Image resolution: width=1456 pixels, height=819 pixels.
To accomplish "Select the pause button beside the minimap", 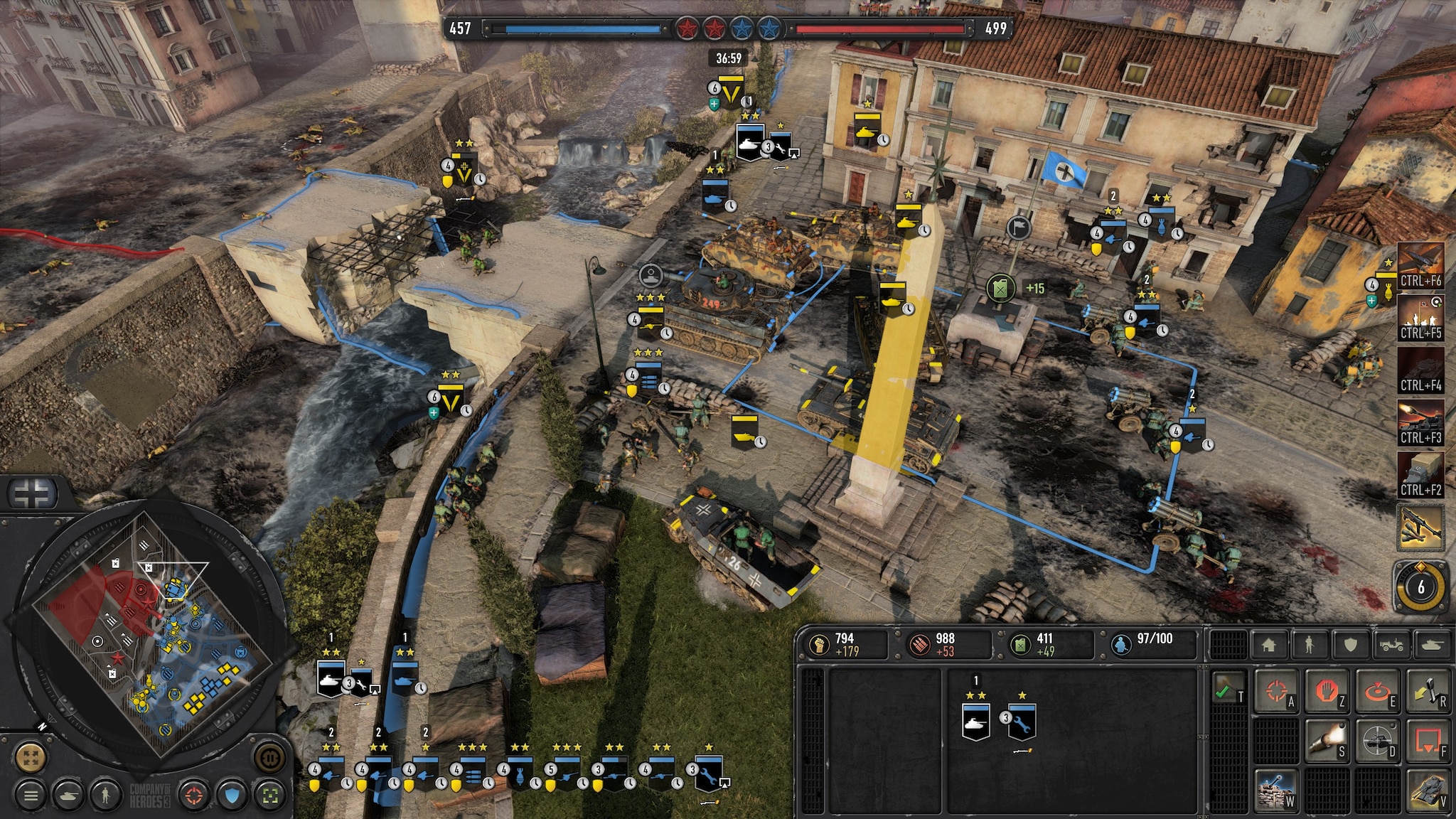I will 269,756.
